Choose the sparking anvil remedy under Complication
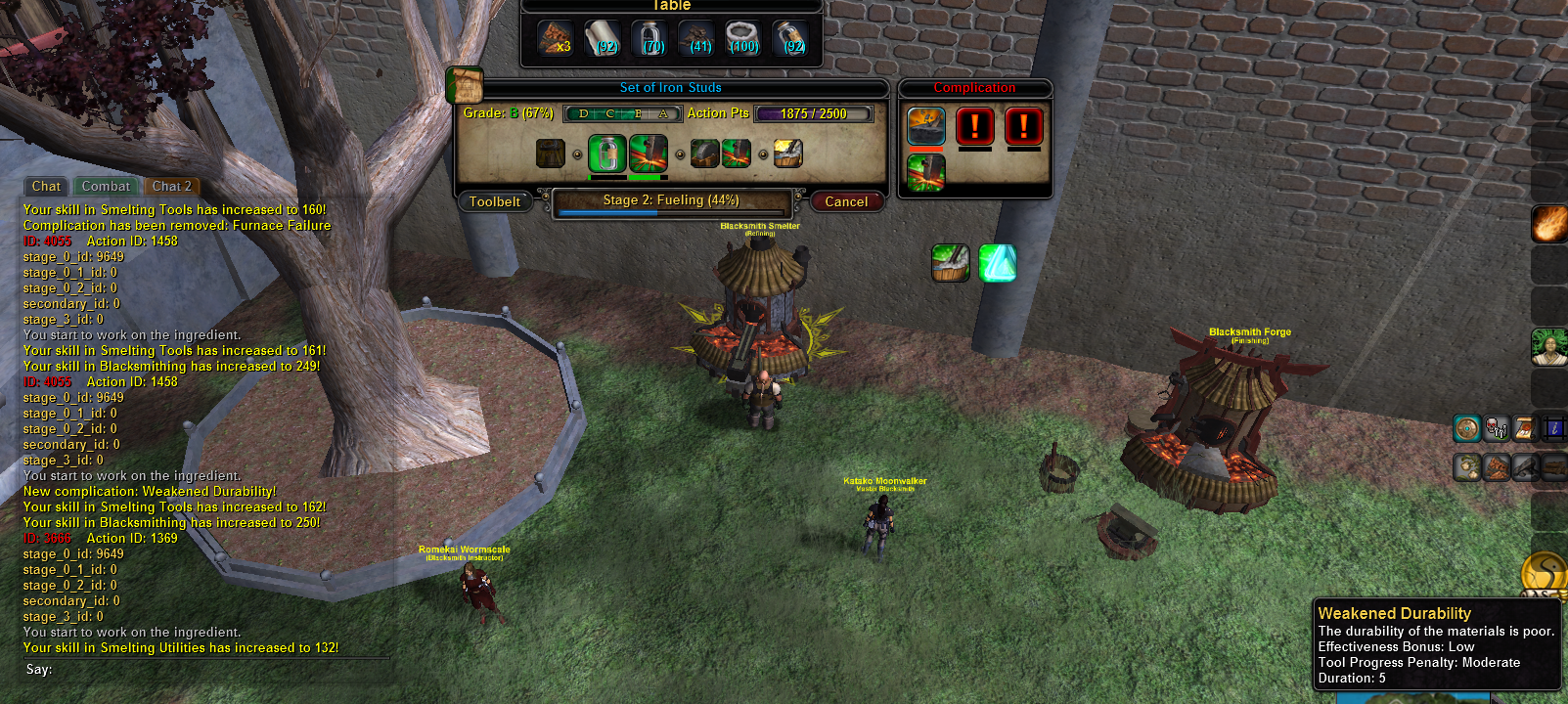This screenshot has height=704, width=1568. (x=925, y=172)
